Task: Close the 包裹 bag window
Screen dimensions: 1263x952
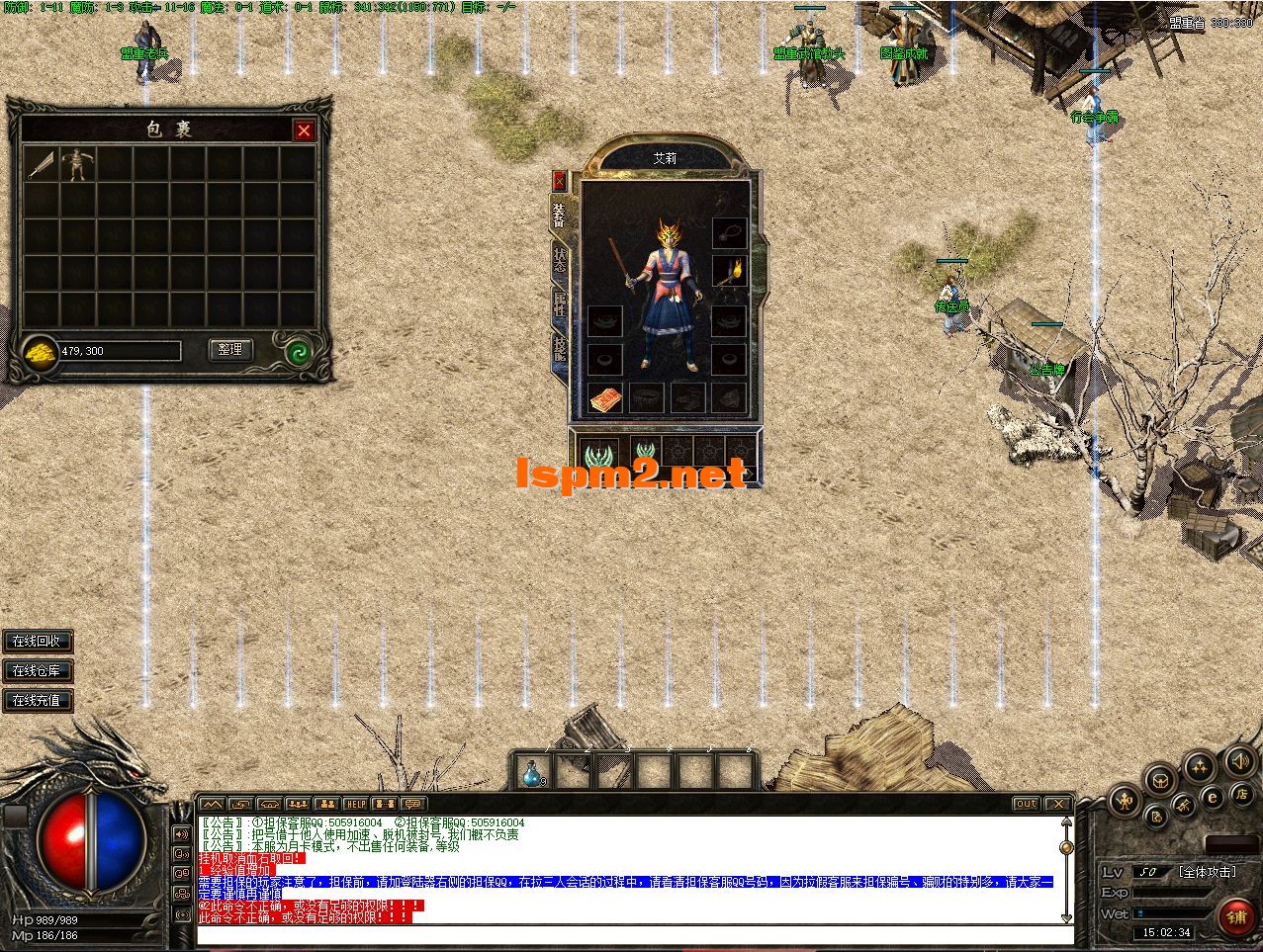Action: pos(304,130)
